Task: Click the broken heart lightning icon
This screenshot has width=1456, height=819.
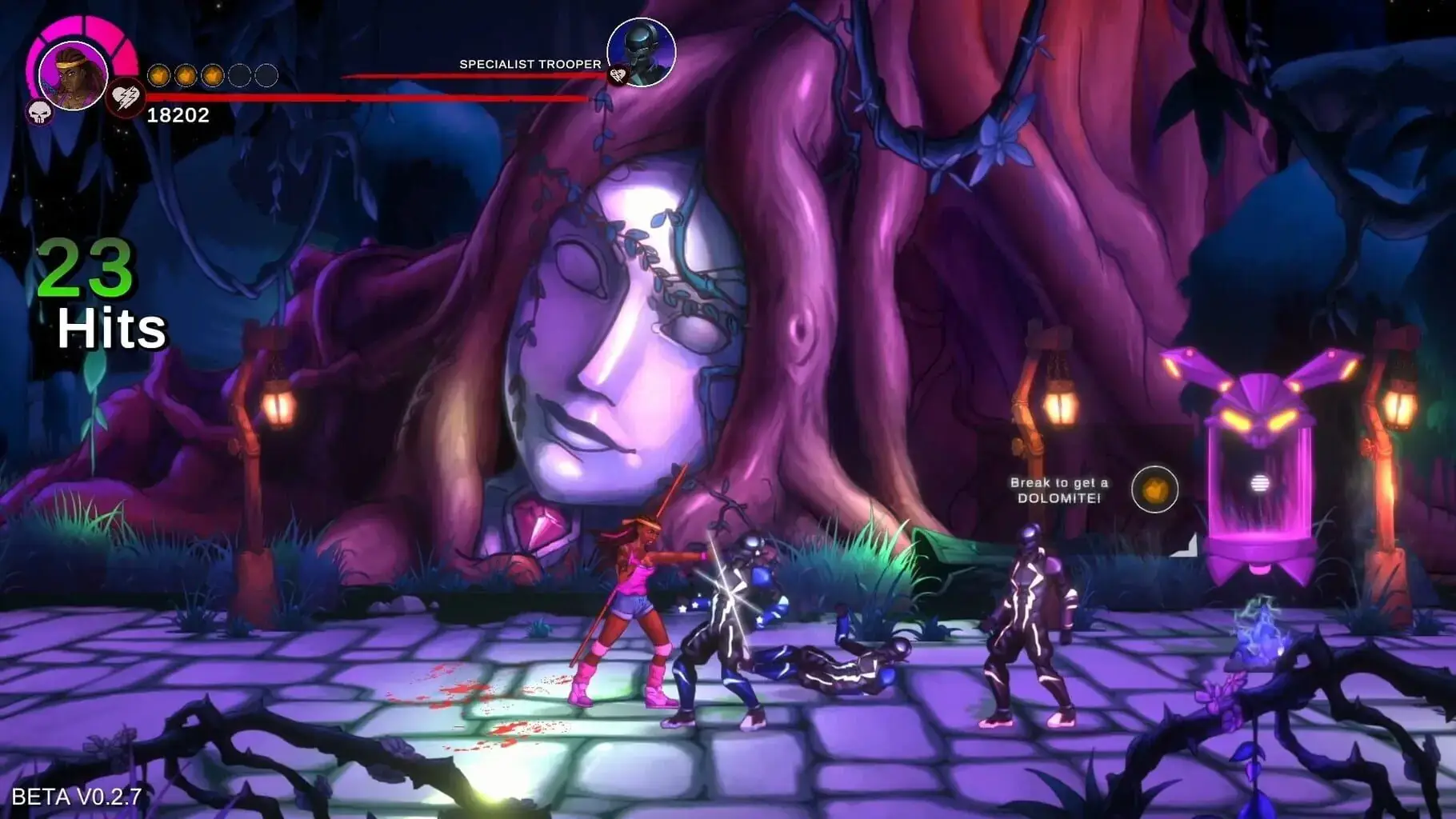Action: (x=126, y=98)
